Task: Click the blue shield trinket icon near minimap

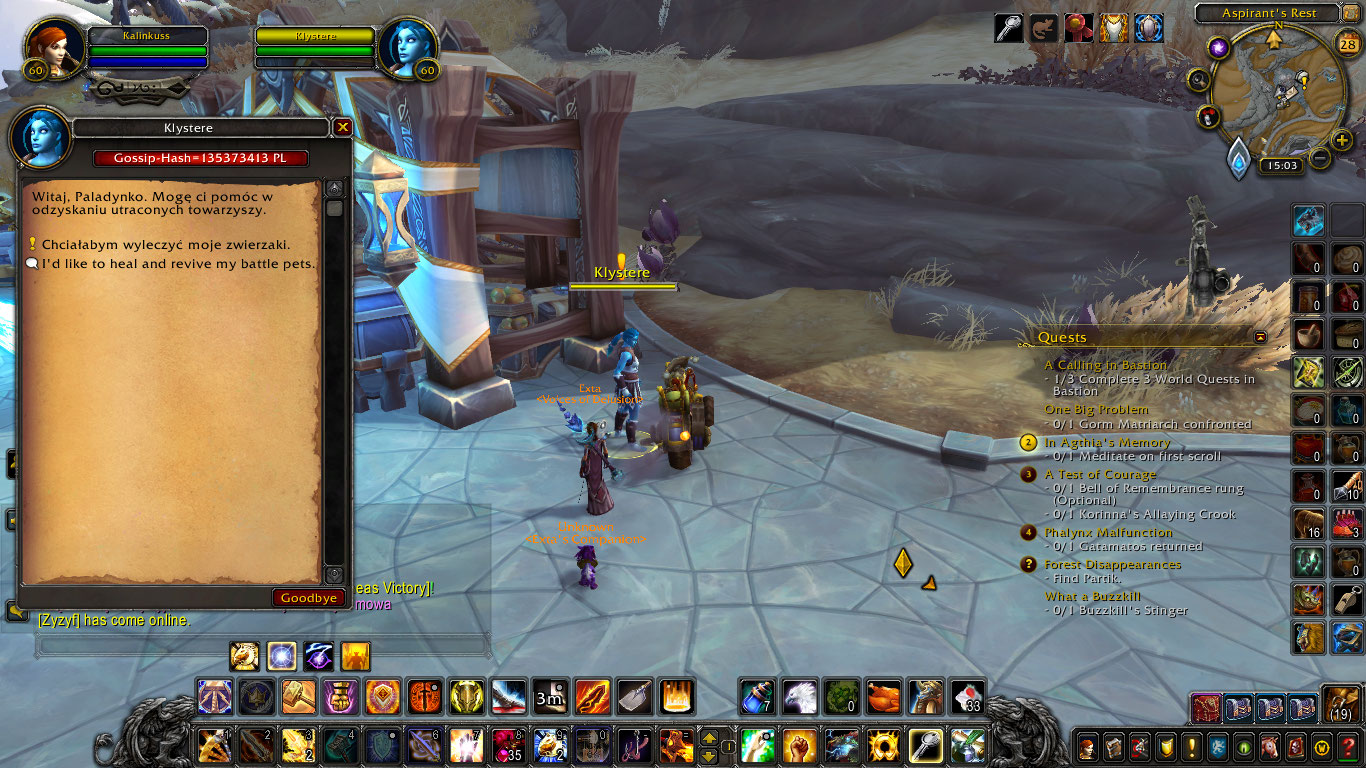Action: [1148, 28]
